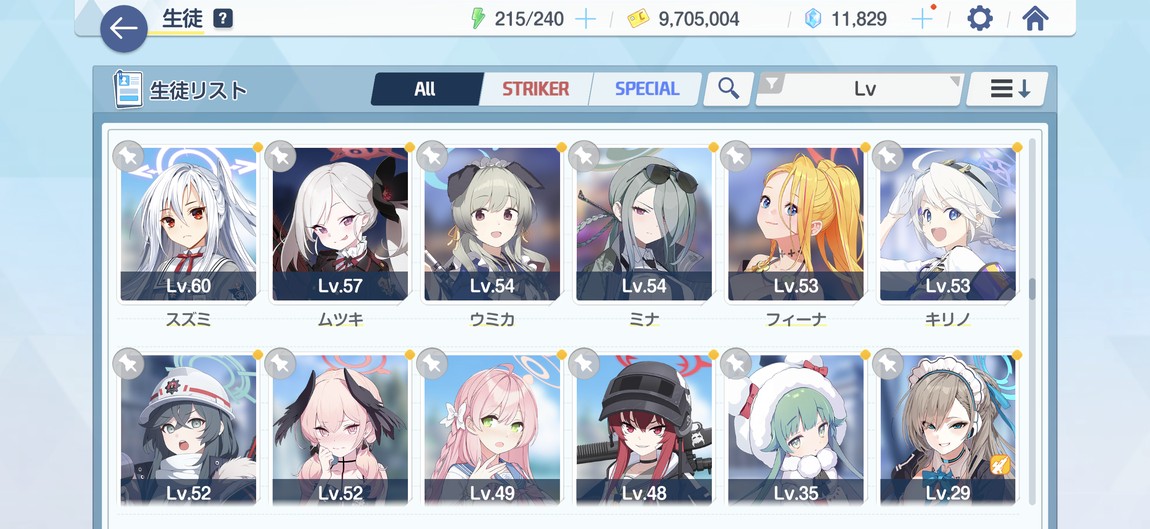Select student ムツキ at Lv.57

[x=340, y=225]
